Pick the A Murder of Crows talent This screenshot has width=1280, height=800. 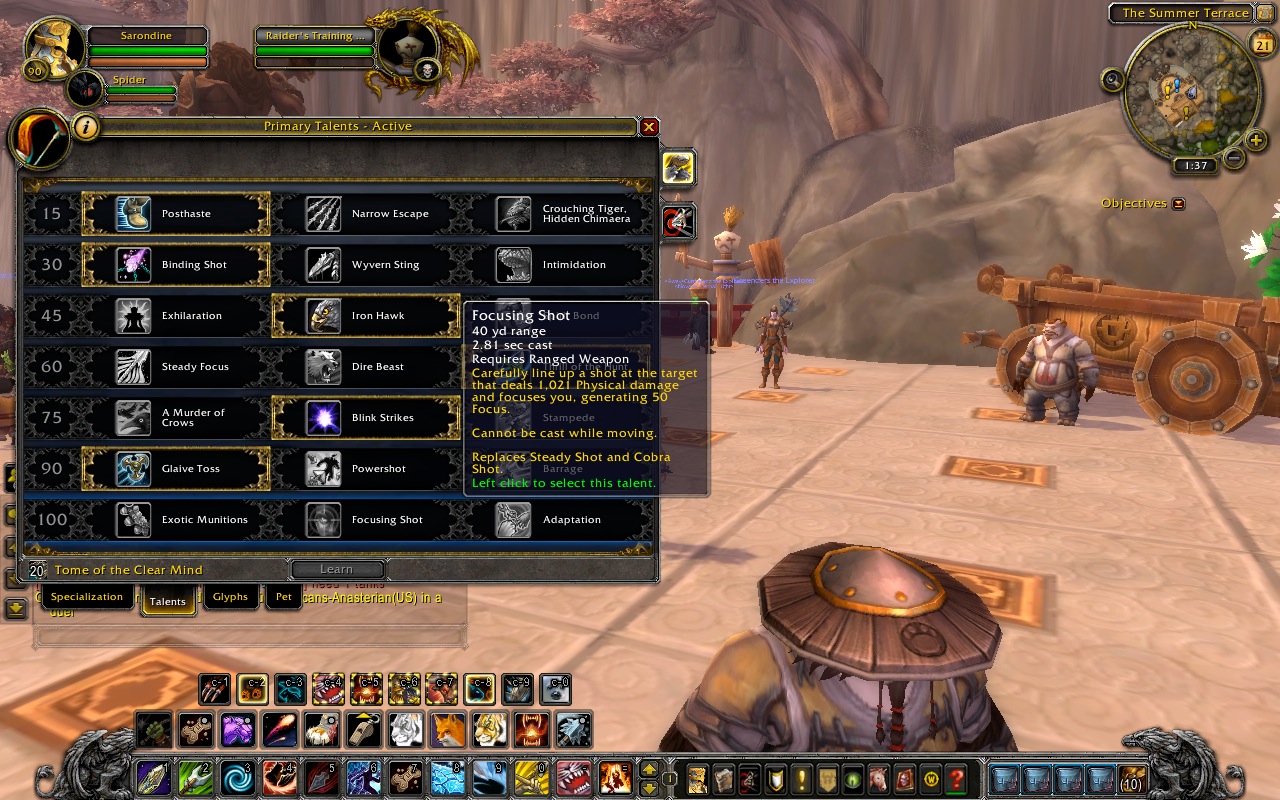tap(176, 418)
